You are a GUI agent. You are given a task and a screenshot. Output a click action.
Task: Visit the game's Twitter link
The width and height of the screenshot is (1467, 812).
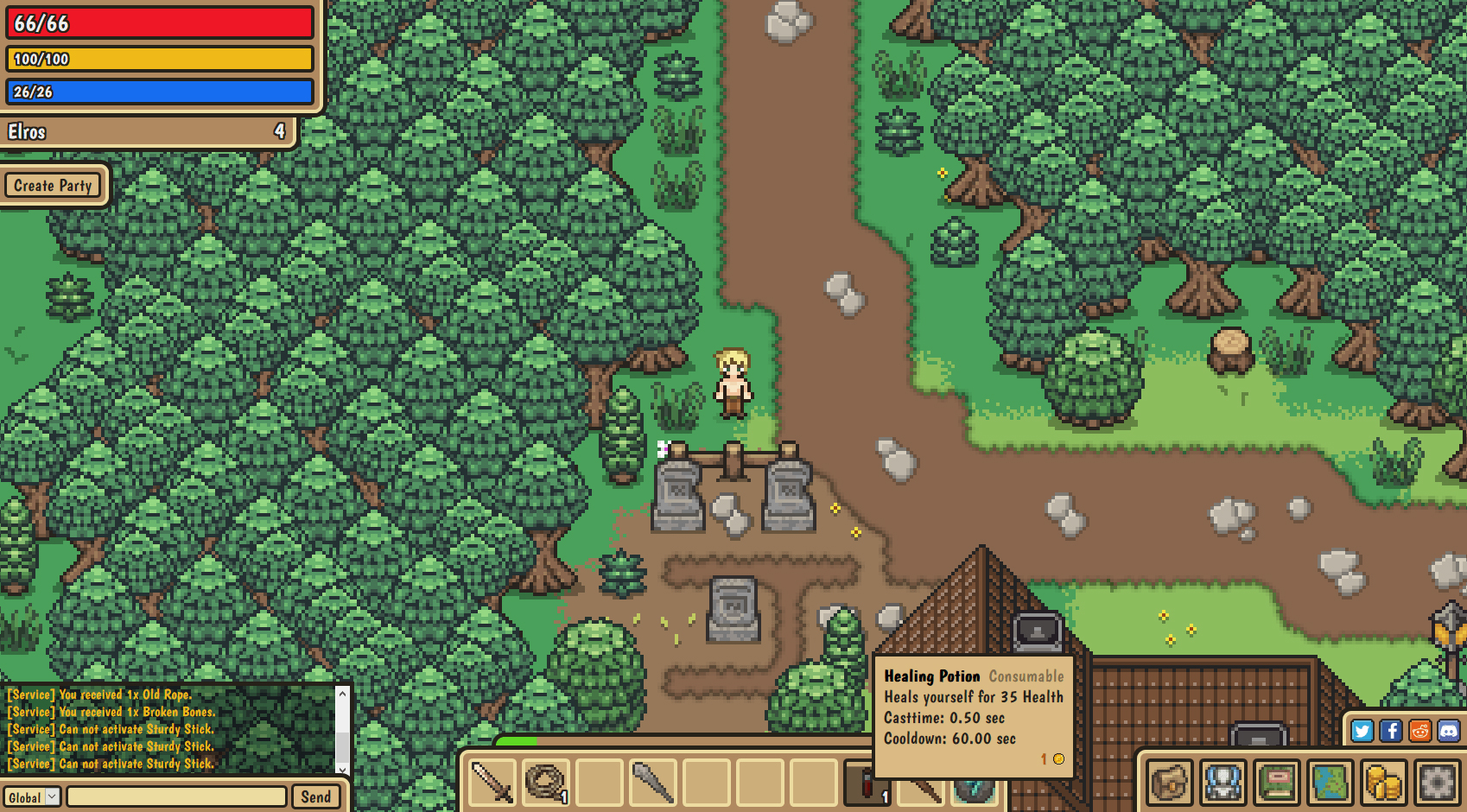[x=1362, y=731]
